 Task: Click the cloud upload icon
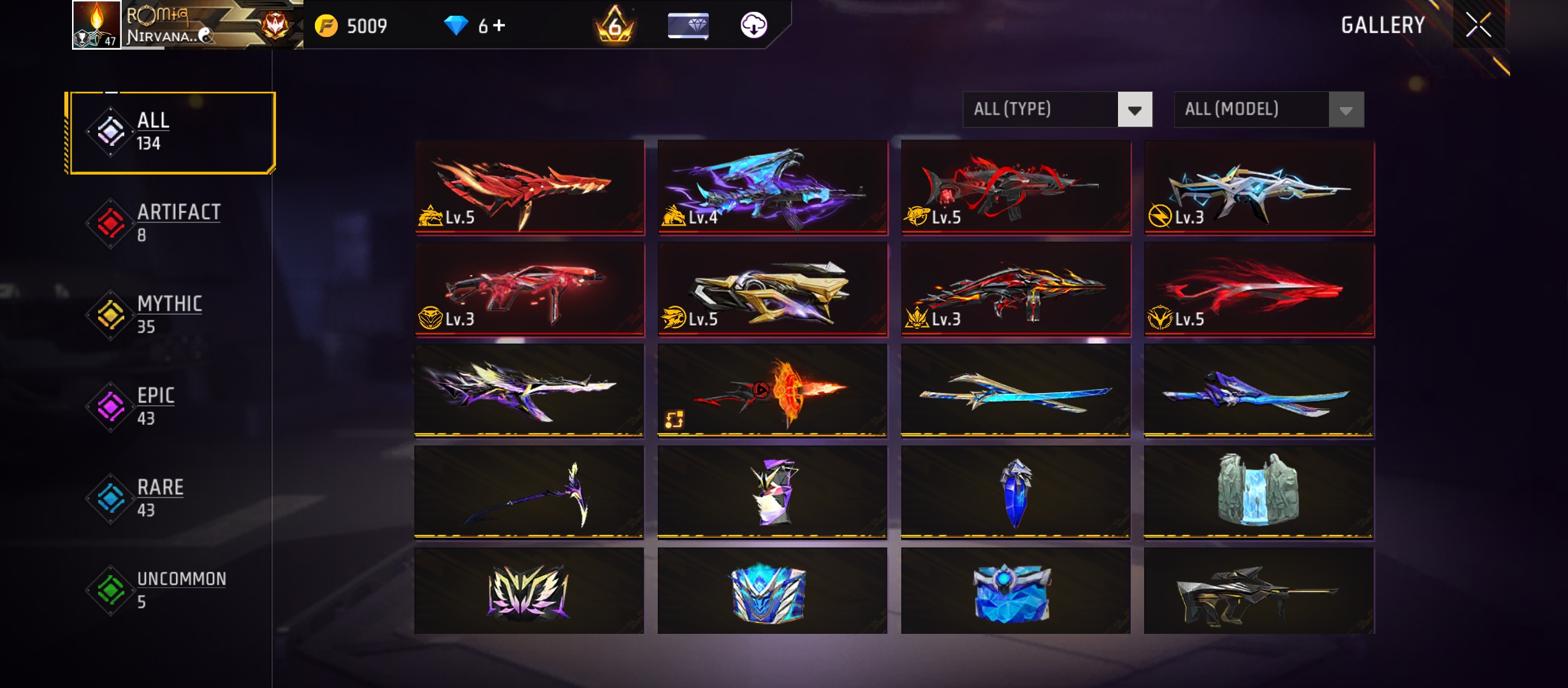tap(754, 25)
